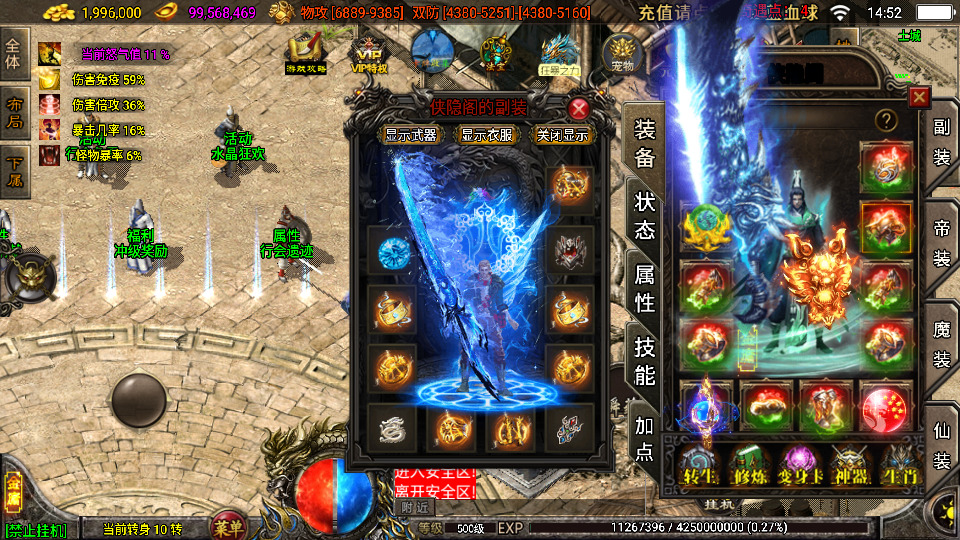Click the 显示衣服 button
This screenshot has width=960, height=540.
[x=487, y=135]
